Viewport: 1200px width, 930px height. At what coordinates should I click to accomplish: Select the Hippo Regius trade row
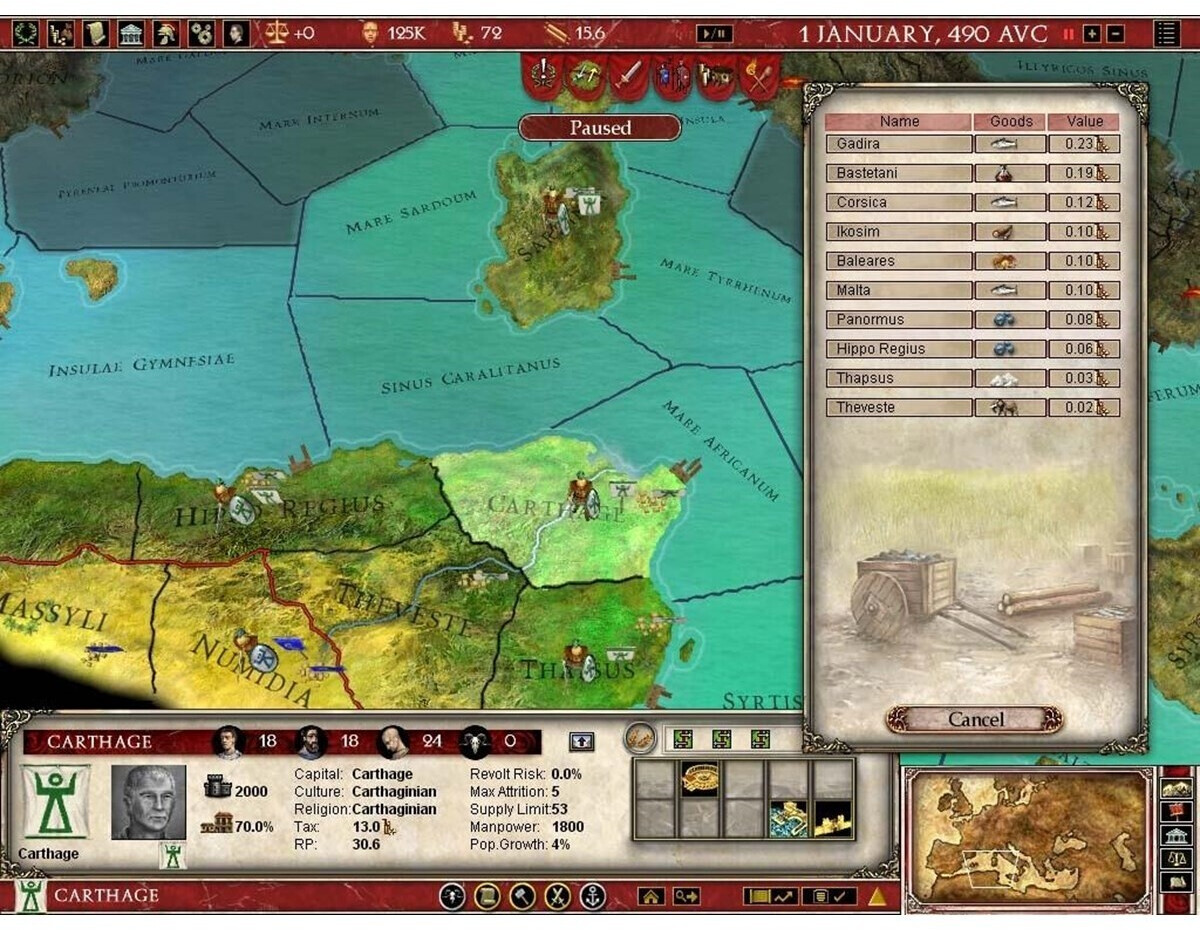[899, 349]
